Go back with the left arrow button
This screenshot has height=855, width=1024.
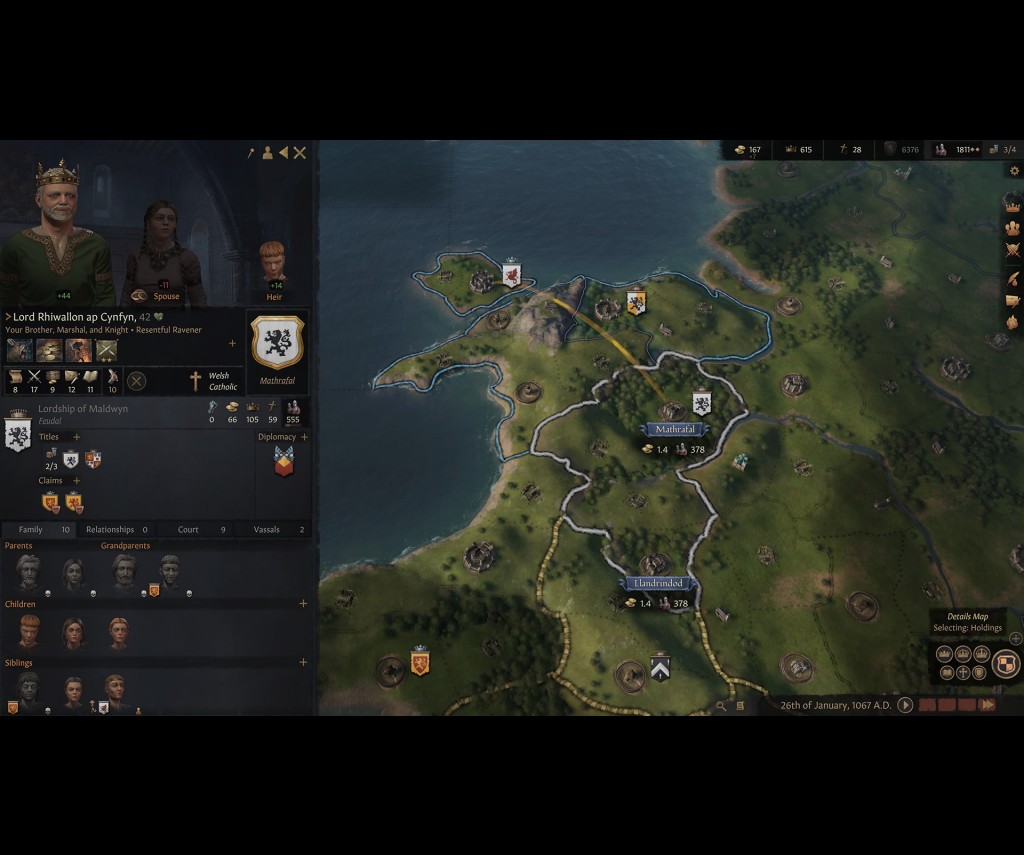pyautogui.click(x=283, y=153)
